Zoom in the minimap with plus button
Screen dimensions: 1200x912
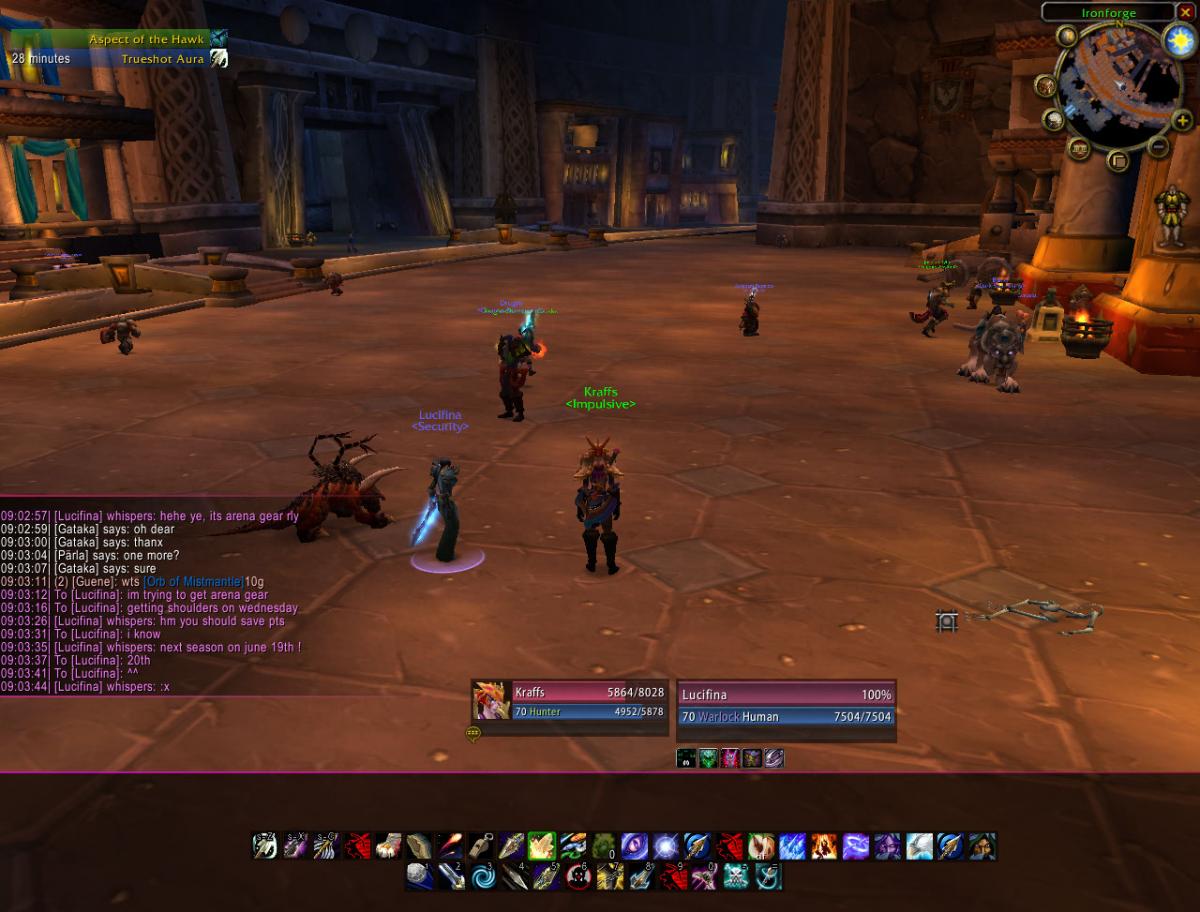point(1182,120)
